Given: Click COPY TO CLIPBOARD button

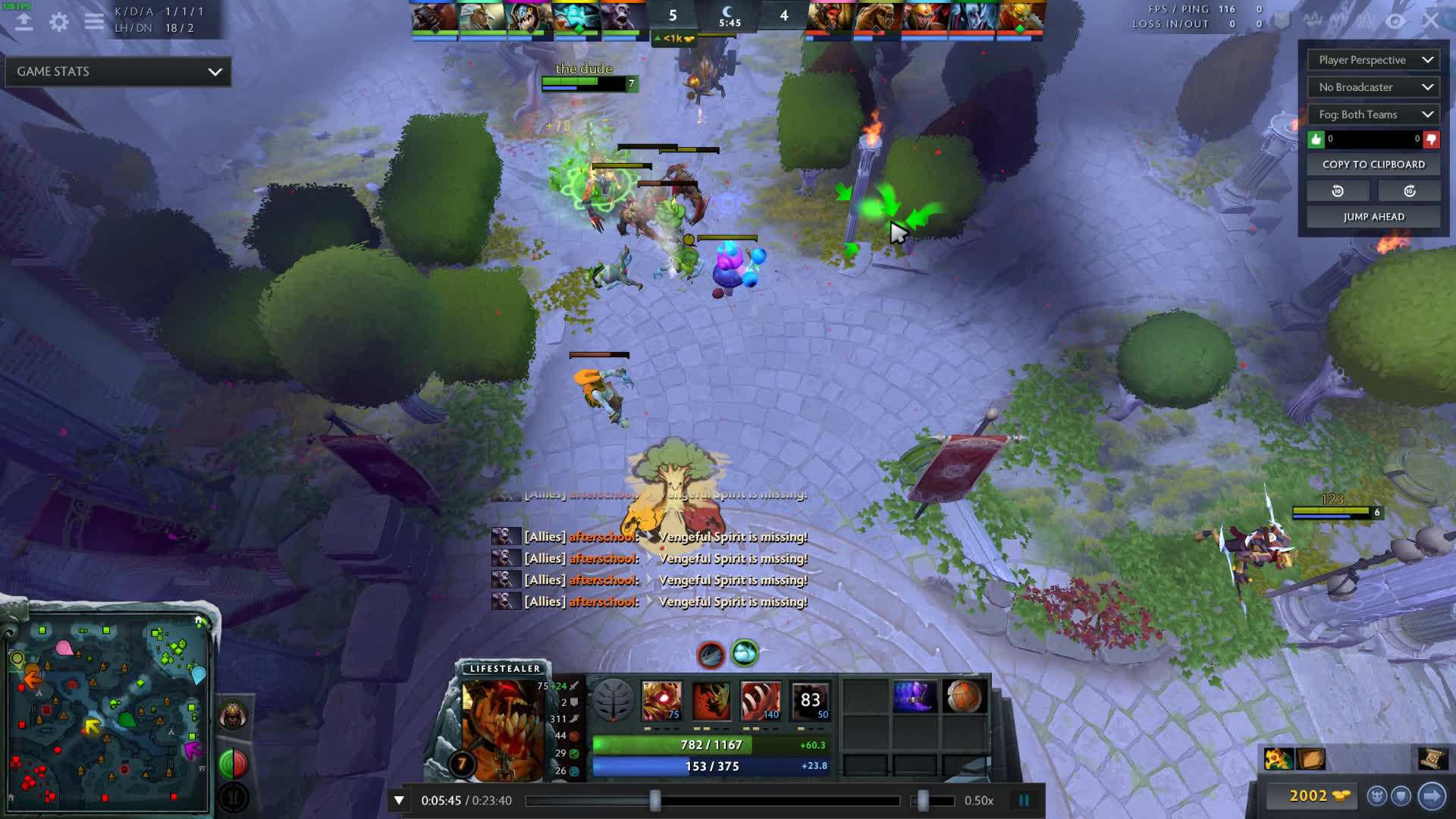Looking at the screenshot, I should [x=1373, y=165].
